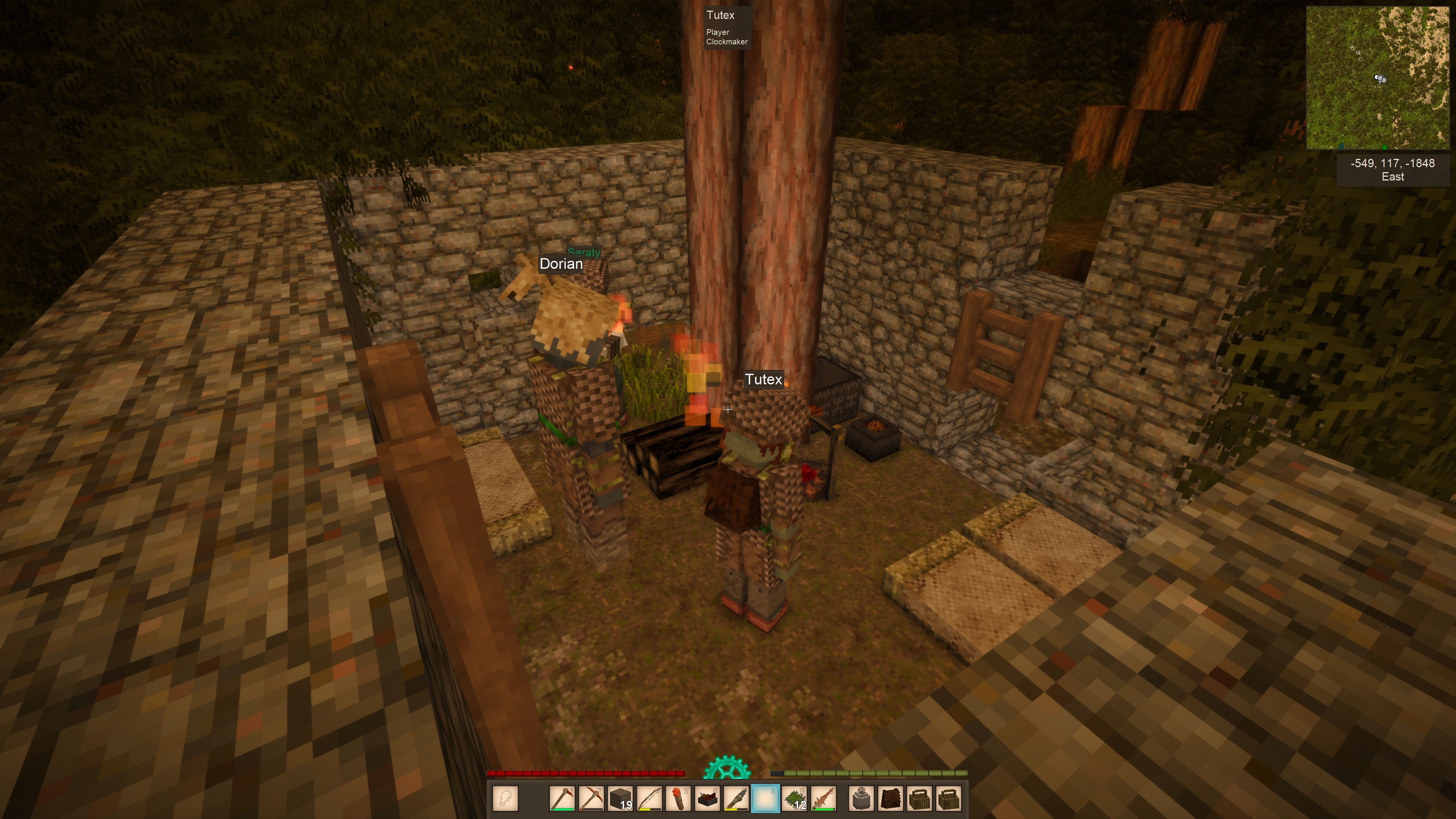
Task: Choose the bowl of meat in slot 6
Action: (707, 799)
